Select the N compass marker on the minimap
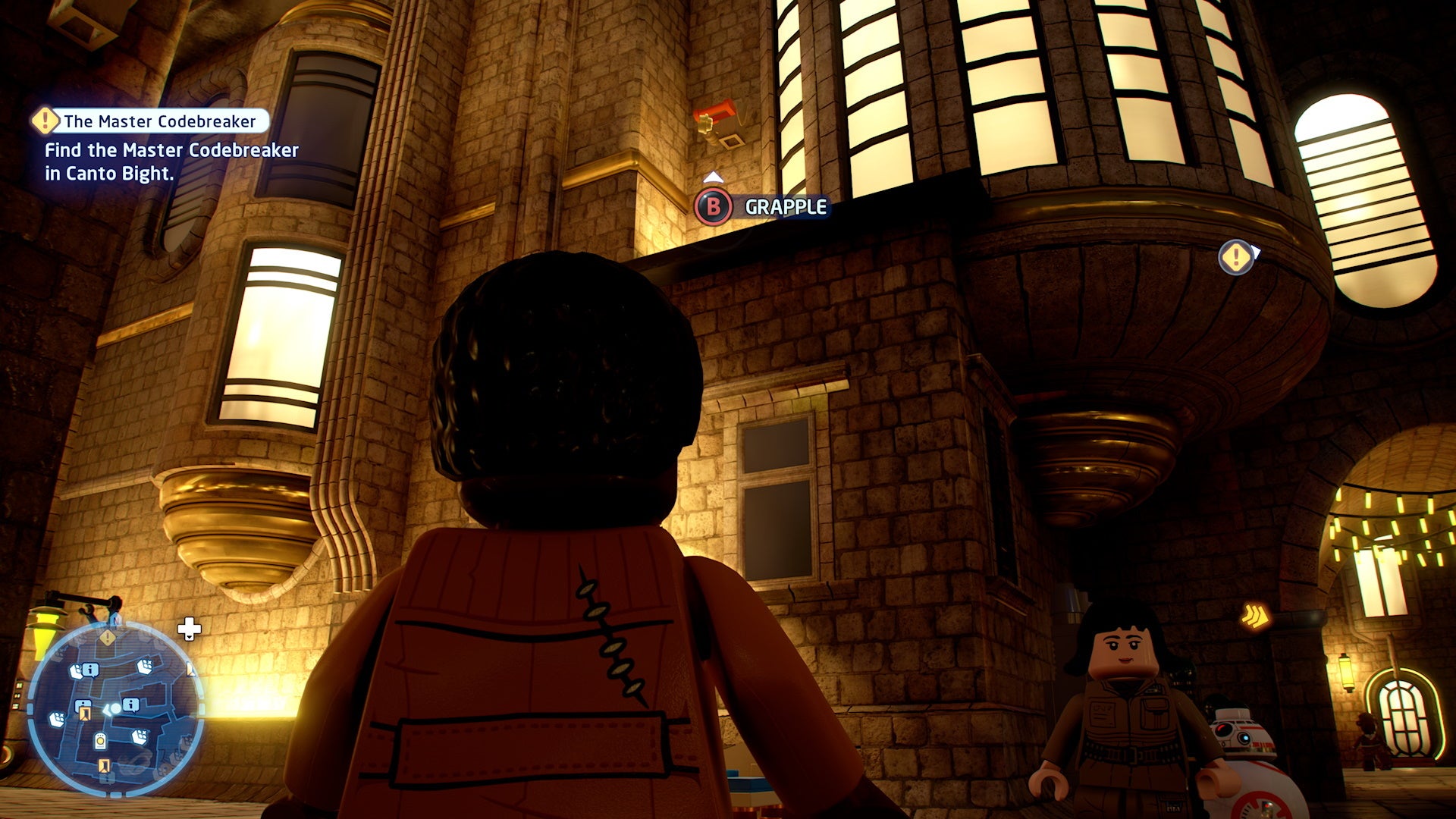Viewport: 1456px width, 819px height. pos(116,620)
